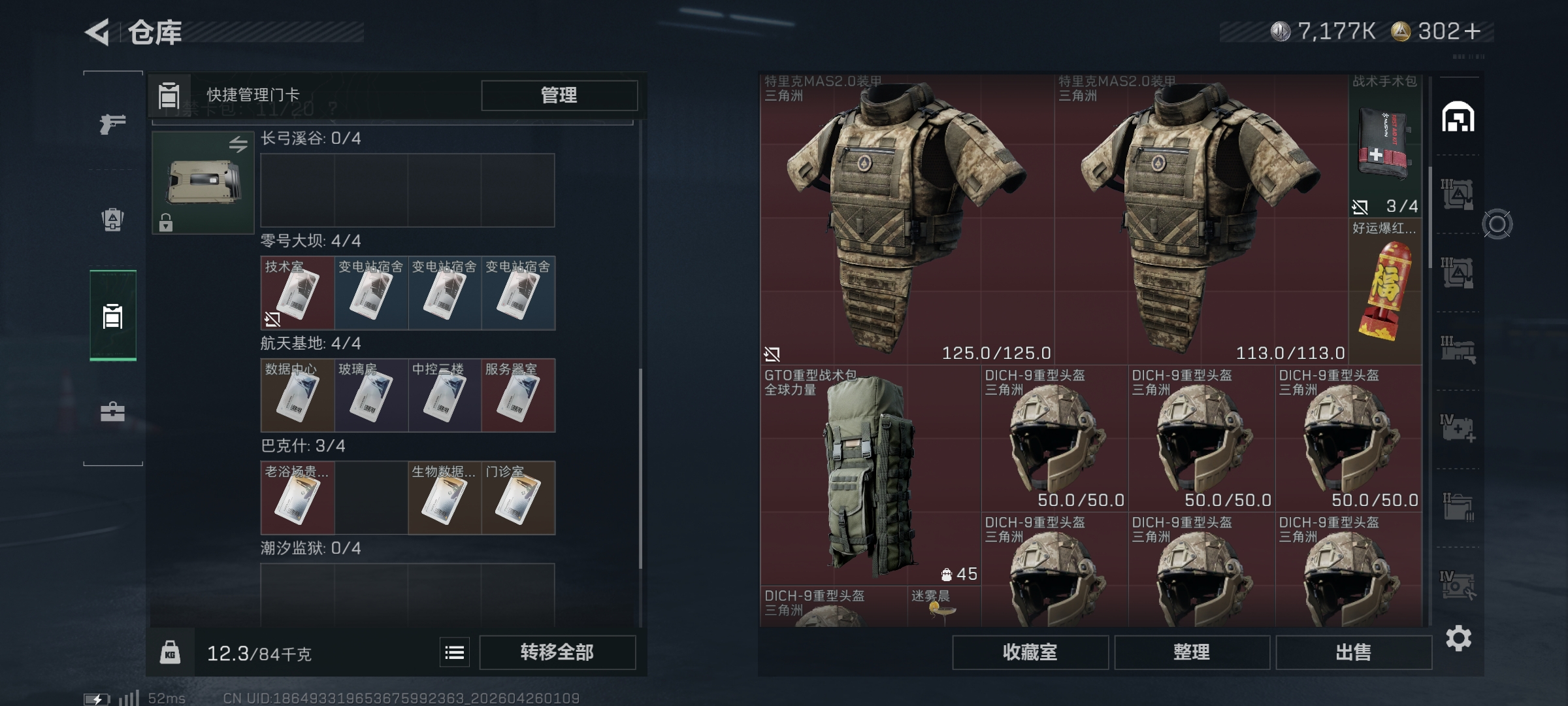This screenshot has width=1568, height=706.
Task: Open the 收藏室 collection room
Action: (x=1030, y=652)
